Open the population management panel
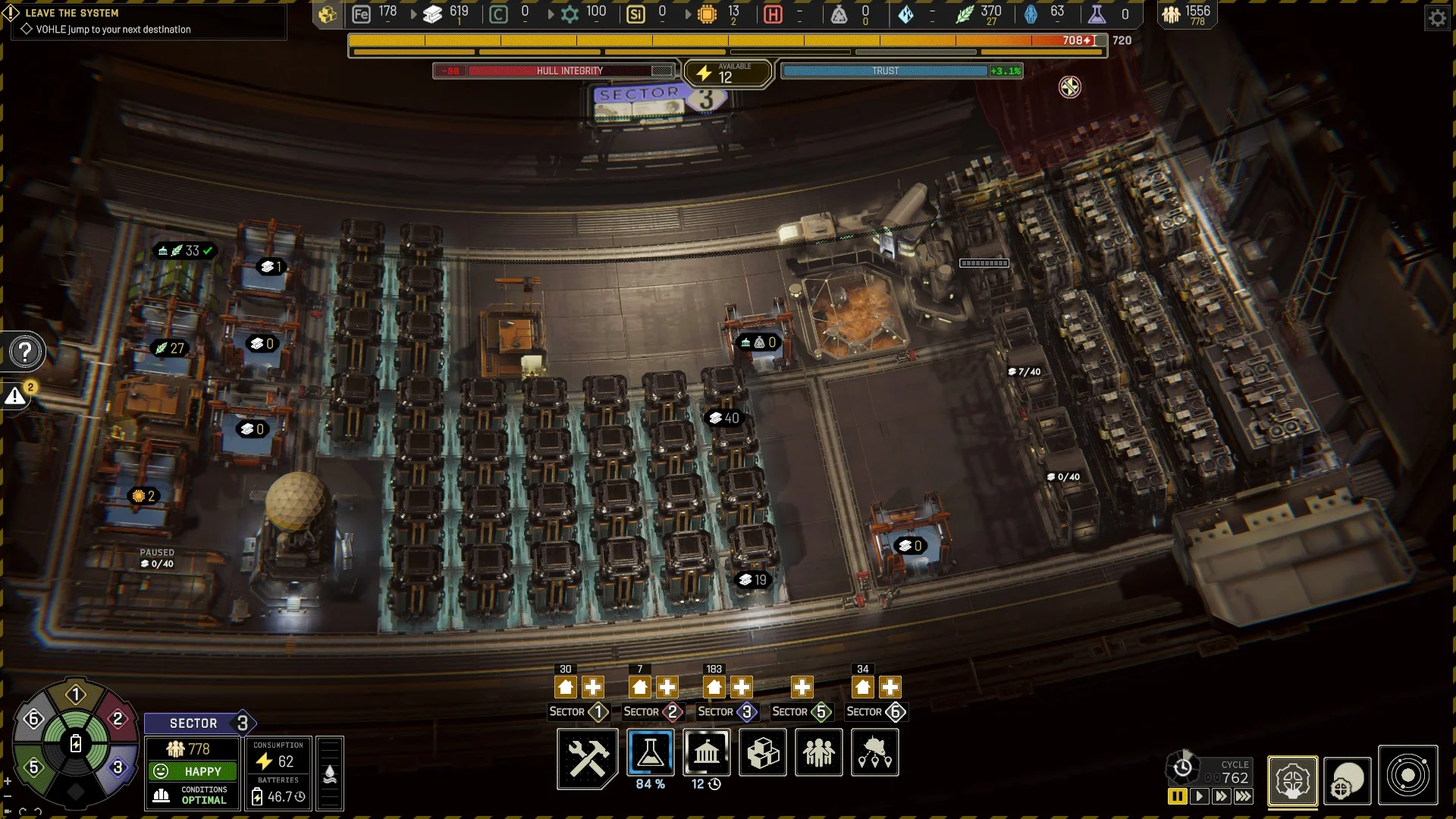The image size is (1456, 819). pyautogui.click(x=818, y=753)
